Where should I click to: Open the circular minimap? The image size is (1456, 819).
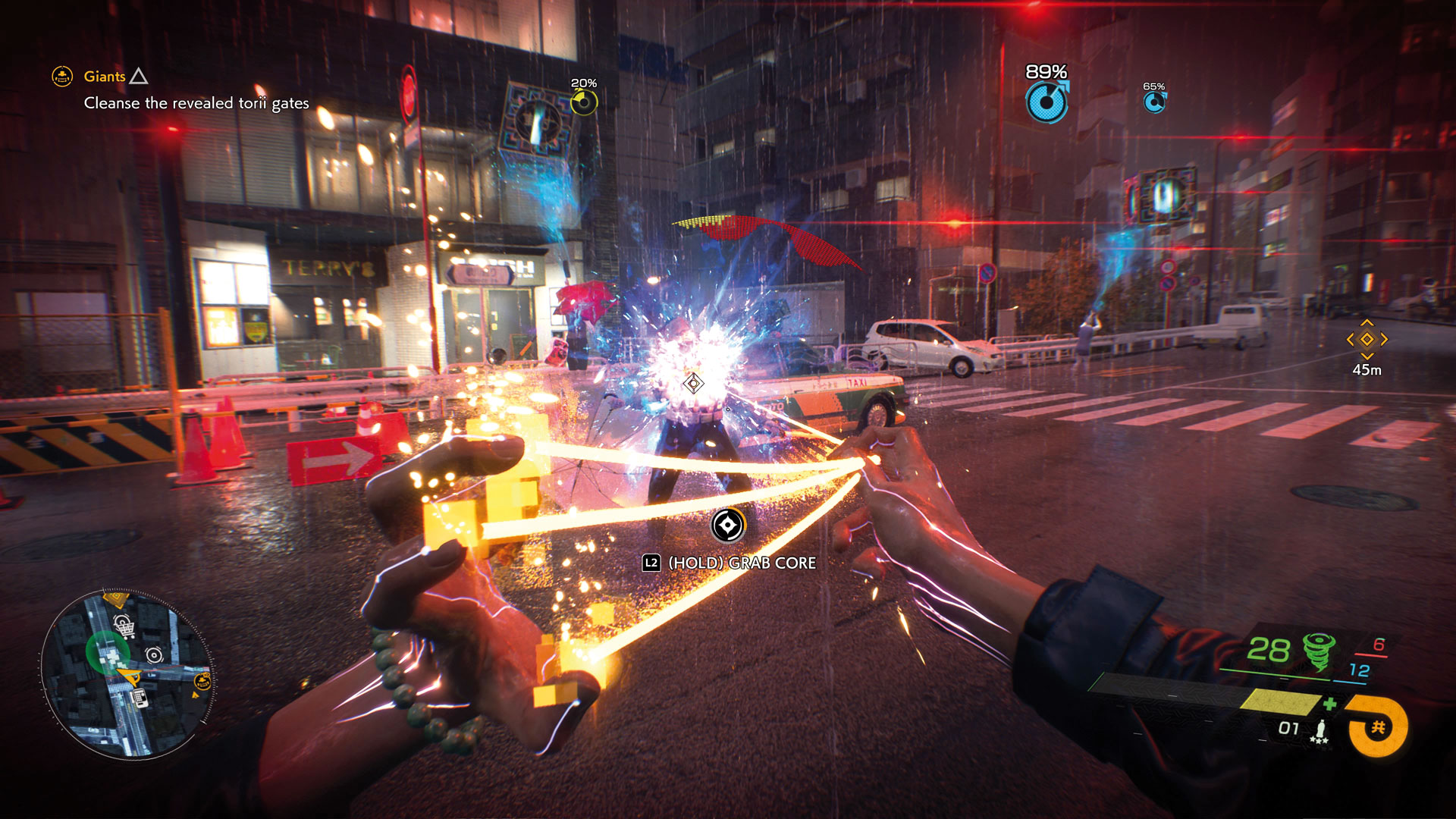pyautogui.click(x=127, y=674)
